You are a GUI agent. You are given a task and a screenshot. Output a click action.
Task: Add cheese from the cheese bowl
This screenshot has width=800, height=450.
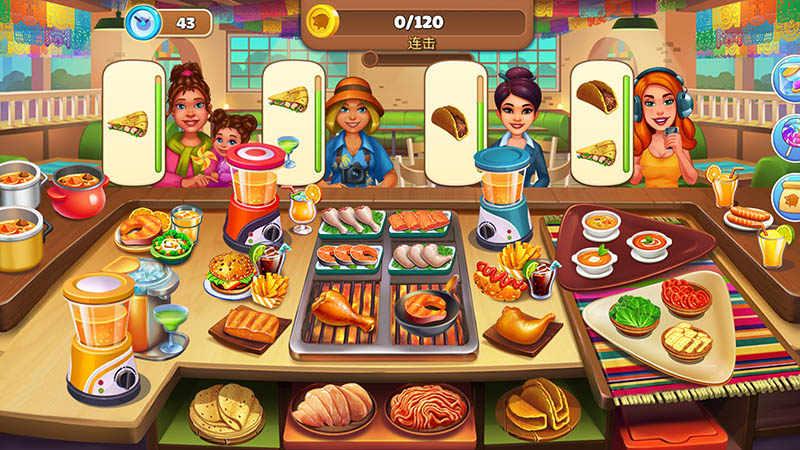tap(687, 341)
